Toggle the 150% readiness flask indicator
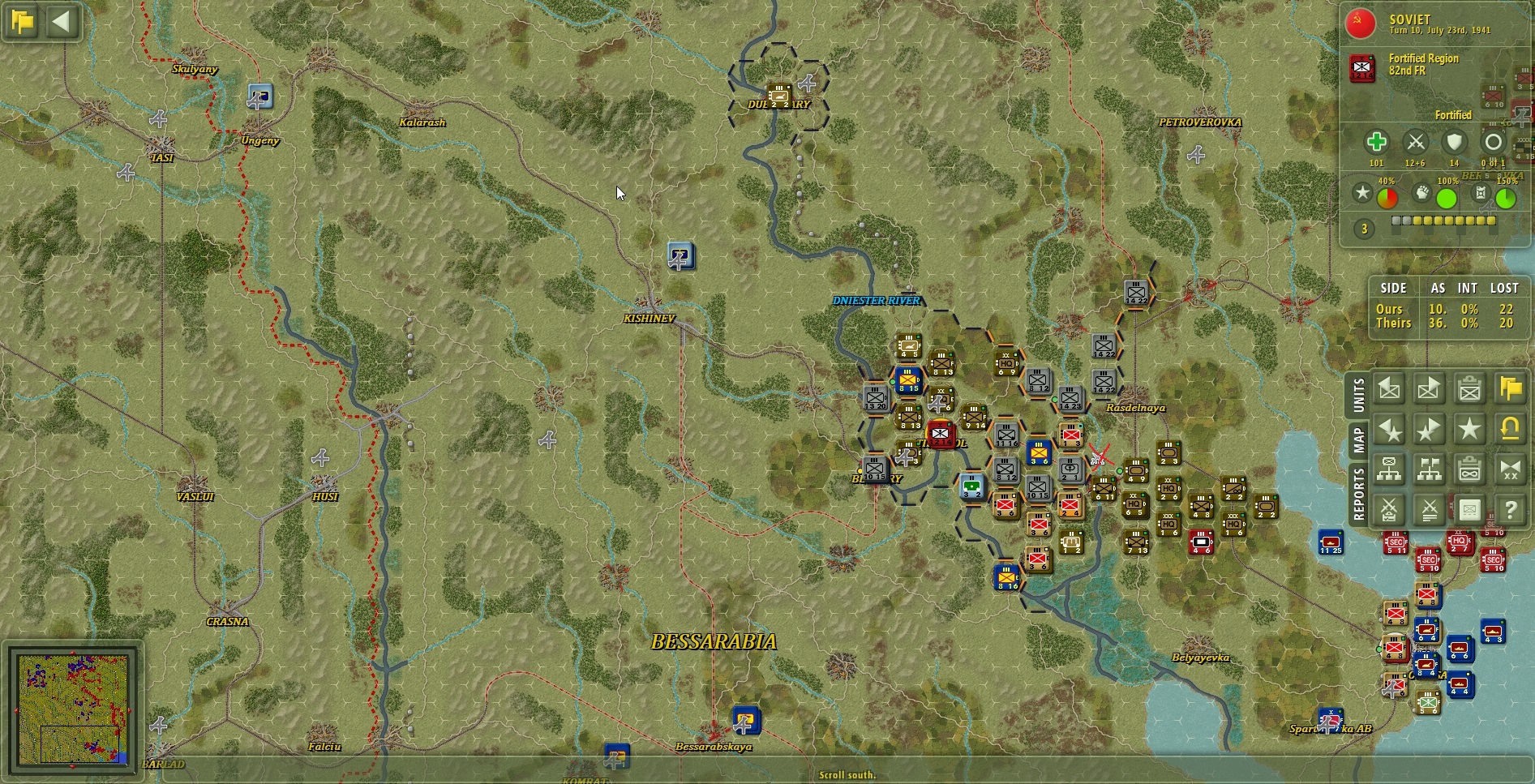Image resolution: width=1535 pixels, height=784 pixels. click(x=1481, y=193)
